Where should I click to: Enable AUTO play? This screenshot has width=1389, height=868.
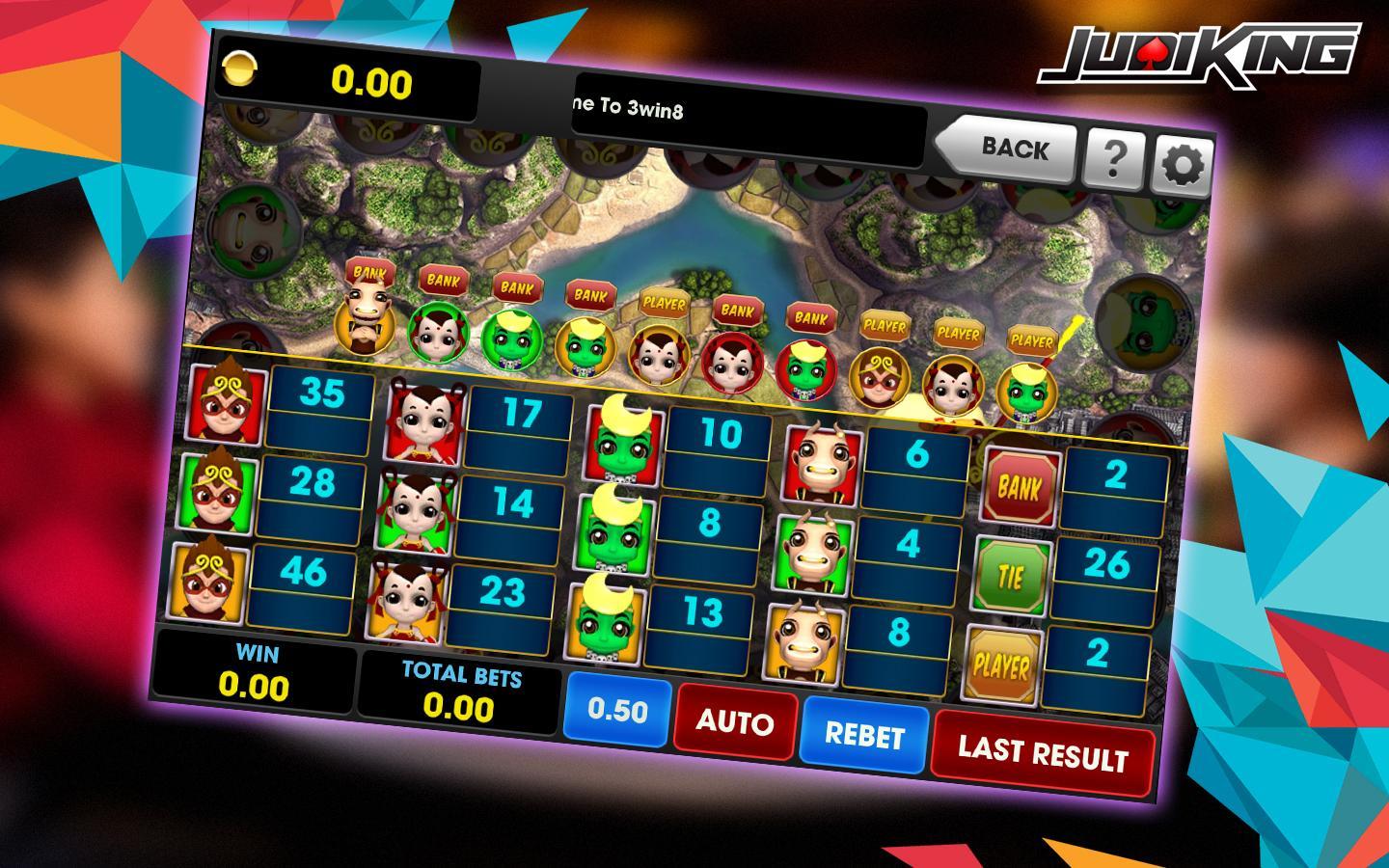pyautogui.click(x=734, y=721)
